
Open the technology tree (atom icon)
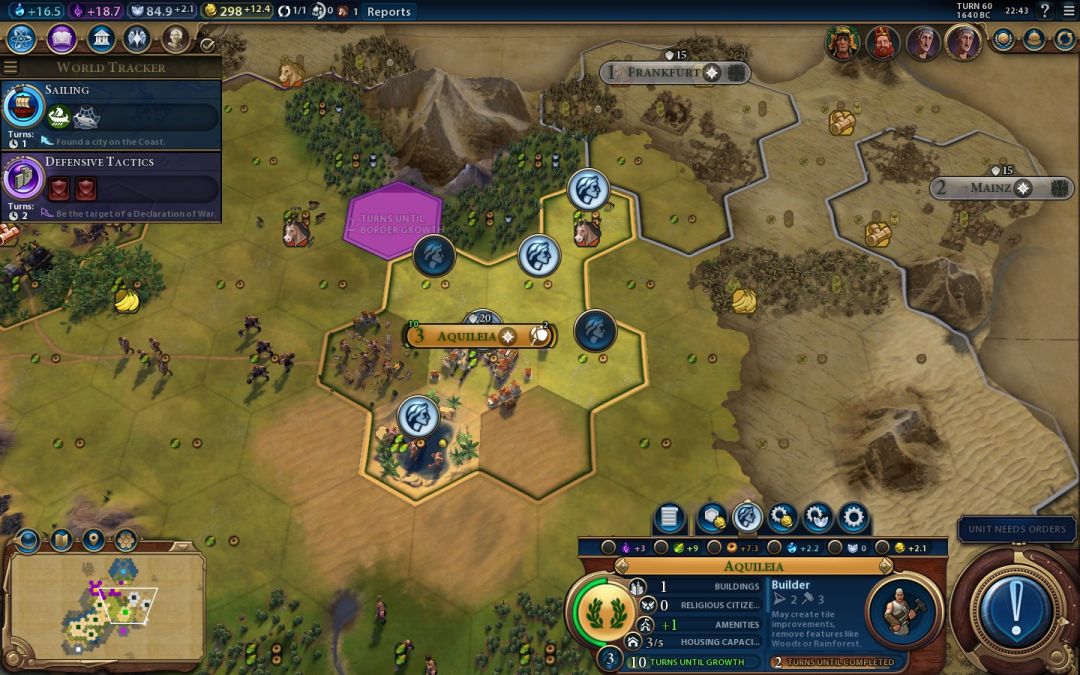pos(23,39)
